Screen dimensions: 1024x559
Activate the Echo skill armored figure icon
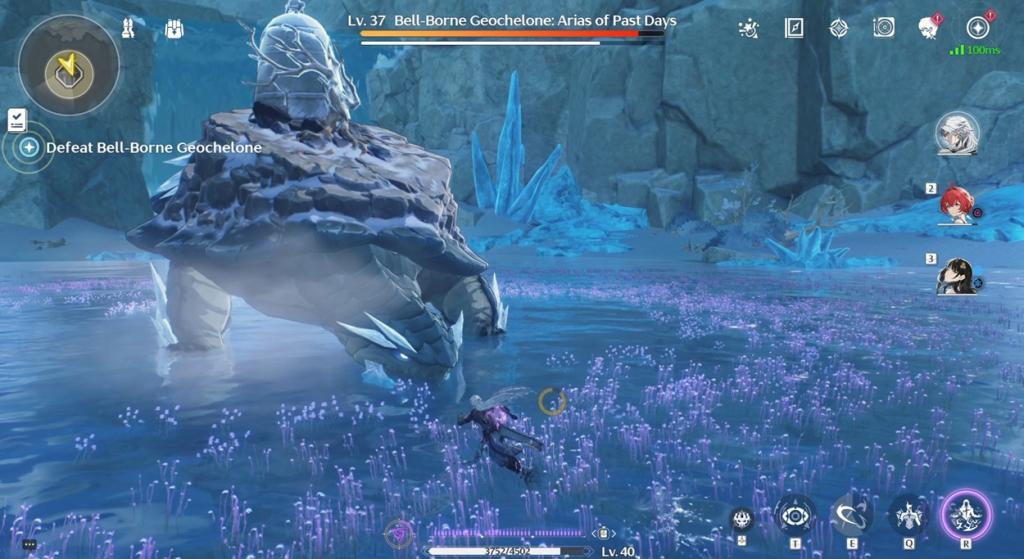[909, 515]
